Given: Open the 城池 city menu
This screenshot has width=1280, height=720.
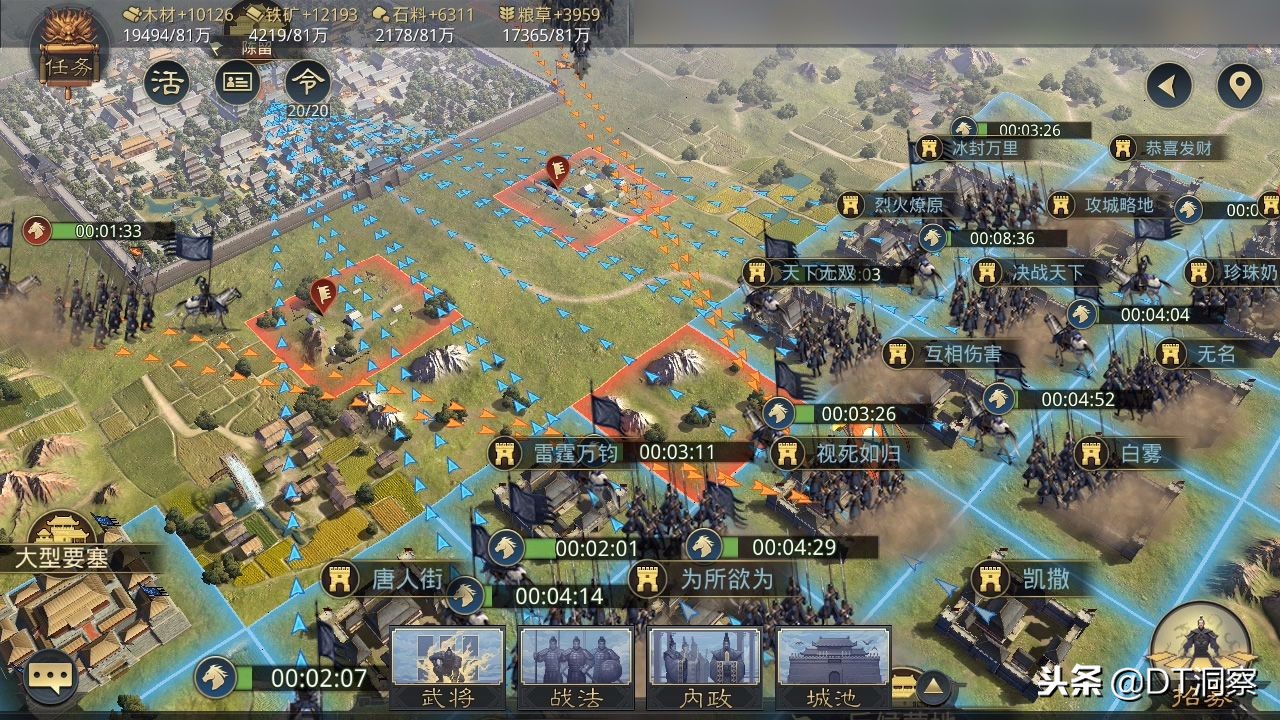Looking at the screenshot, I should tap(833, 668).
